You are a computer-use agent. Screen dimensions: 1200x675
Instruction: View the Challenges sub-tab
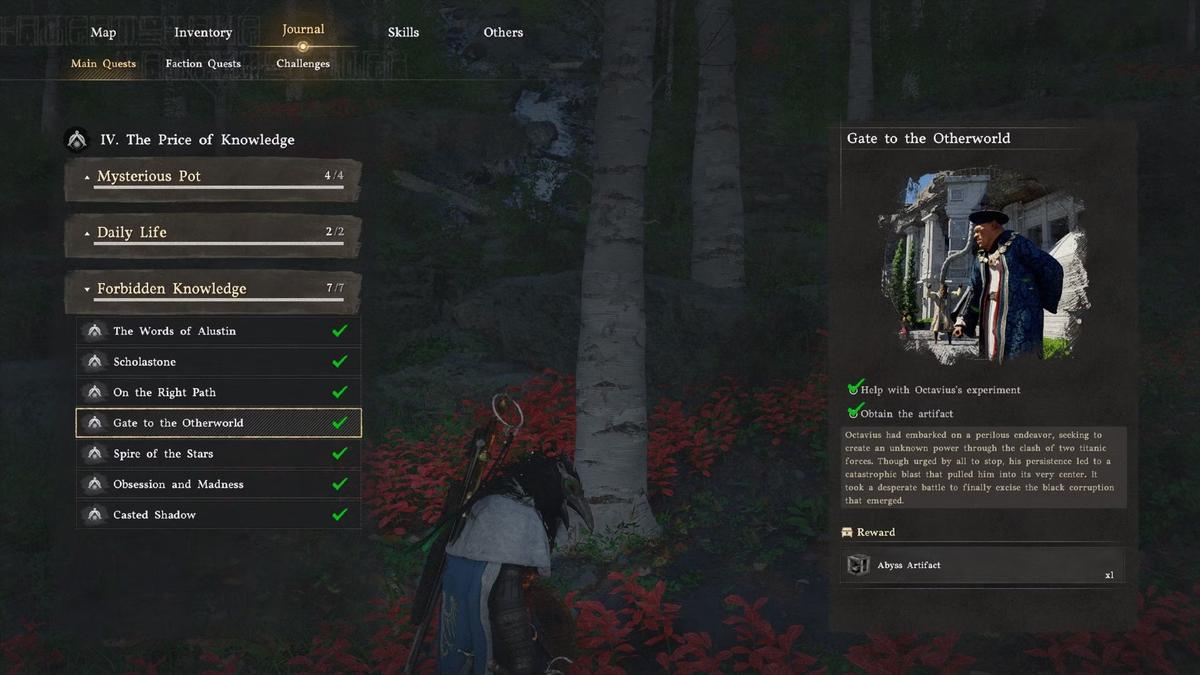[303, 64]
